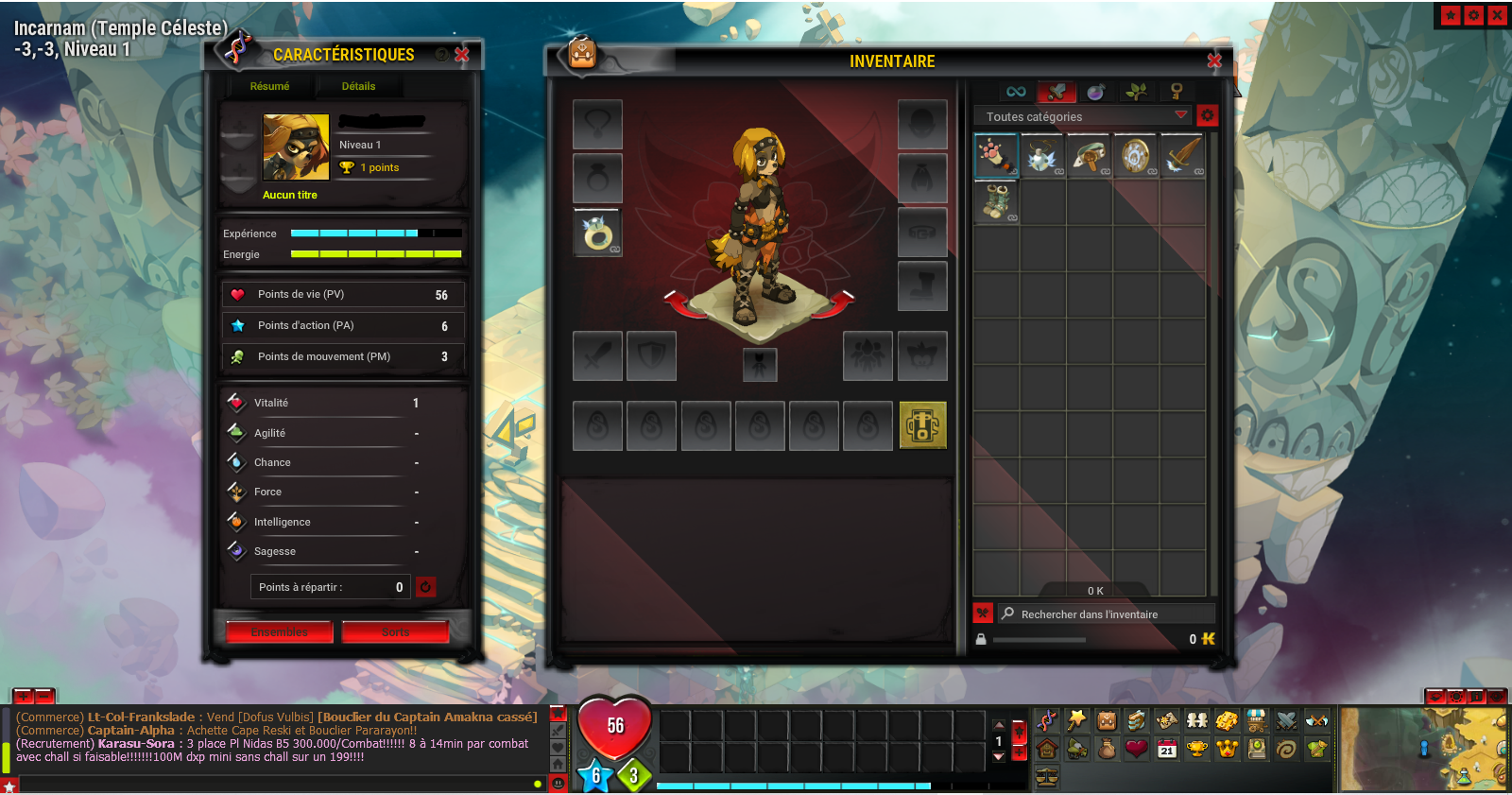Open the spells star wand icon in toolbar
Image resolution: width=1512 pixels, height=795 pixels.
tap(1076, 720)
